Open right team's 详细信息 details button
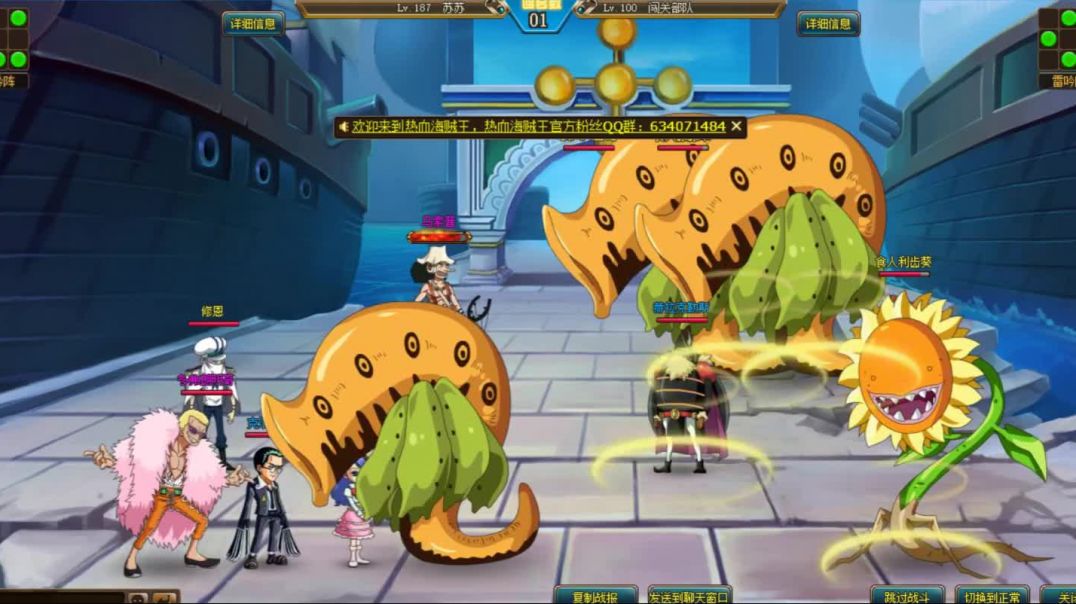The width and height of the screenshot is (1076, 604). coord(828,23)
